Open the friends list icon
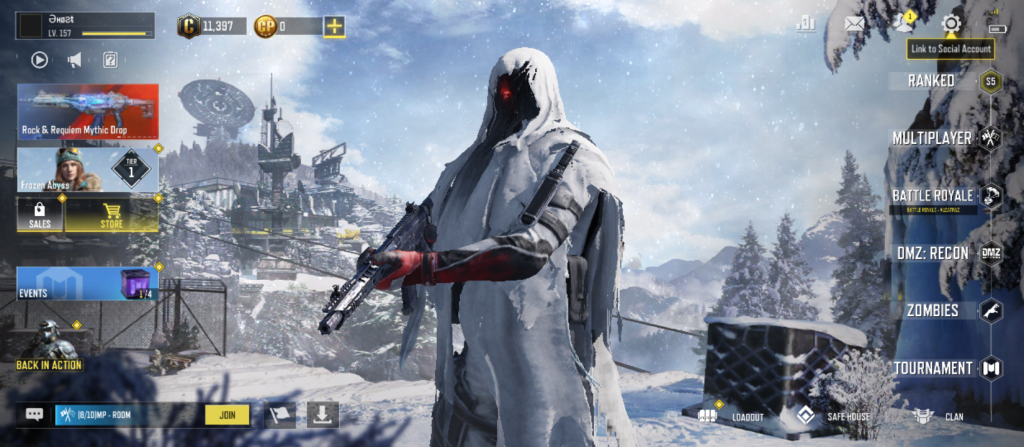 (903, 23)
